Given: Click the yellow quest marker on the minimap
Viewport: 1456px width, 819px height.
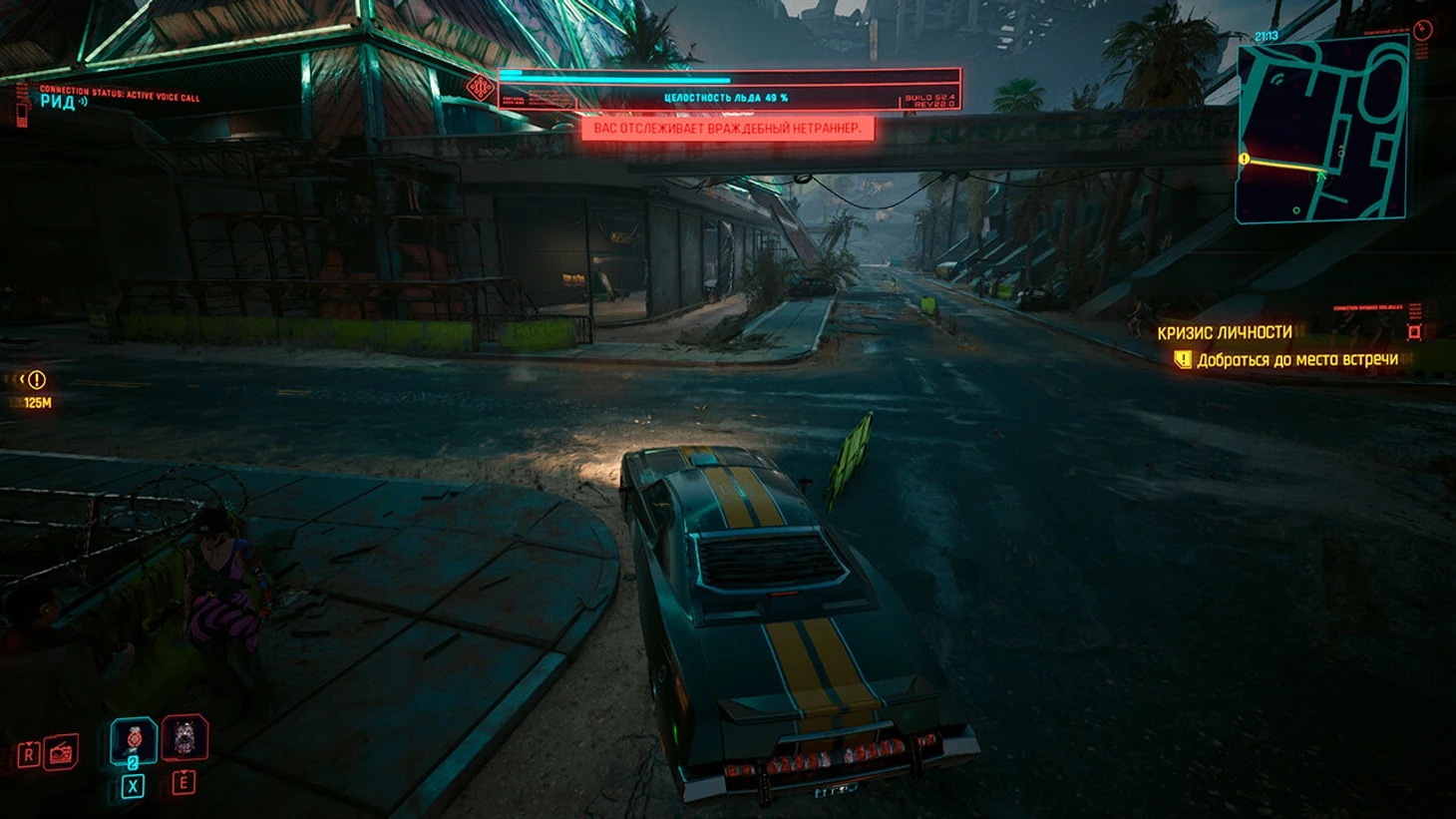Looking at the screenshot, I should tap(1244, 159).
